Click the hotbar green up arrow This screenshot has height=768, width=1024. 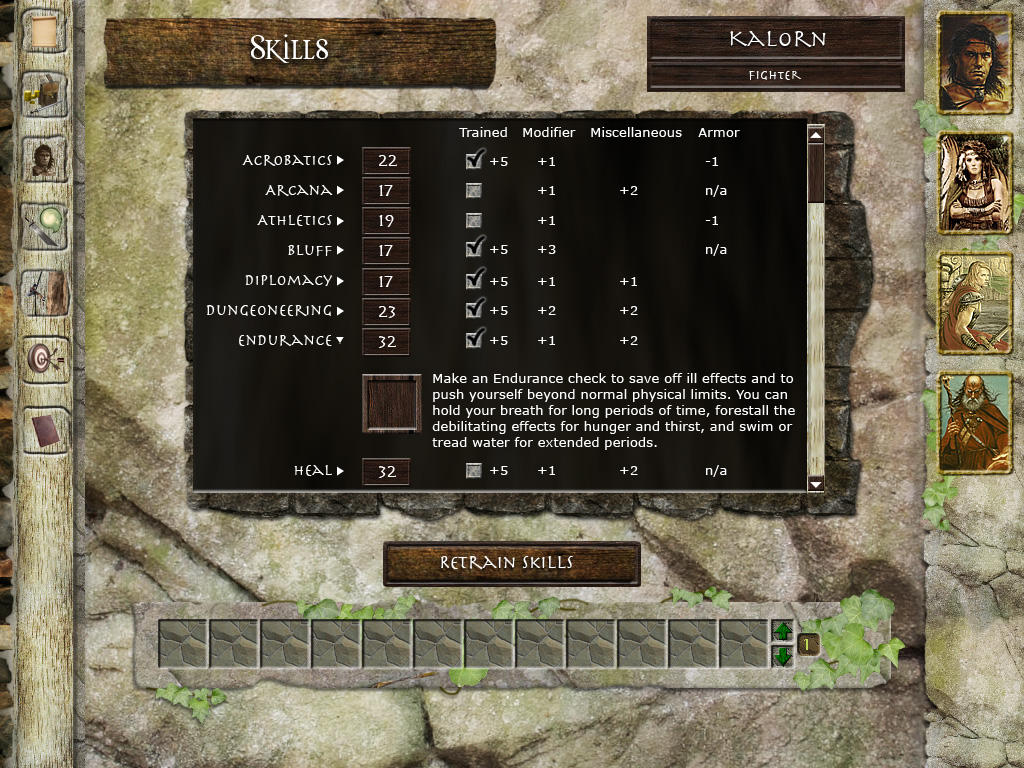pos(783,632)
